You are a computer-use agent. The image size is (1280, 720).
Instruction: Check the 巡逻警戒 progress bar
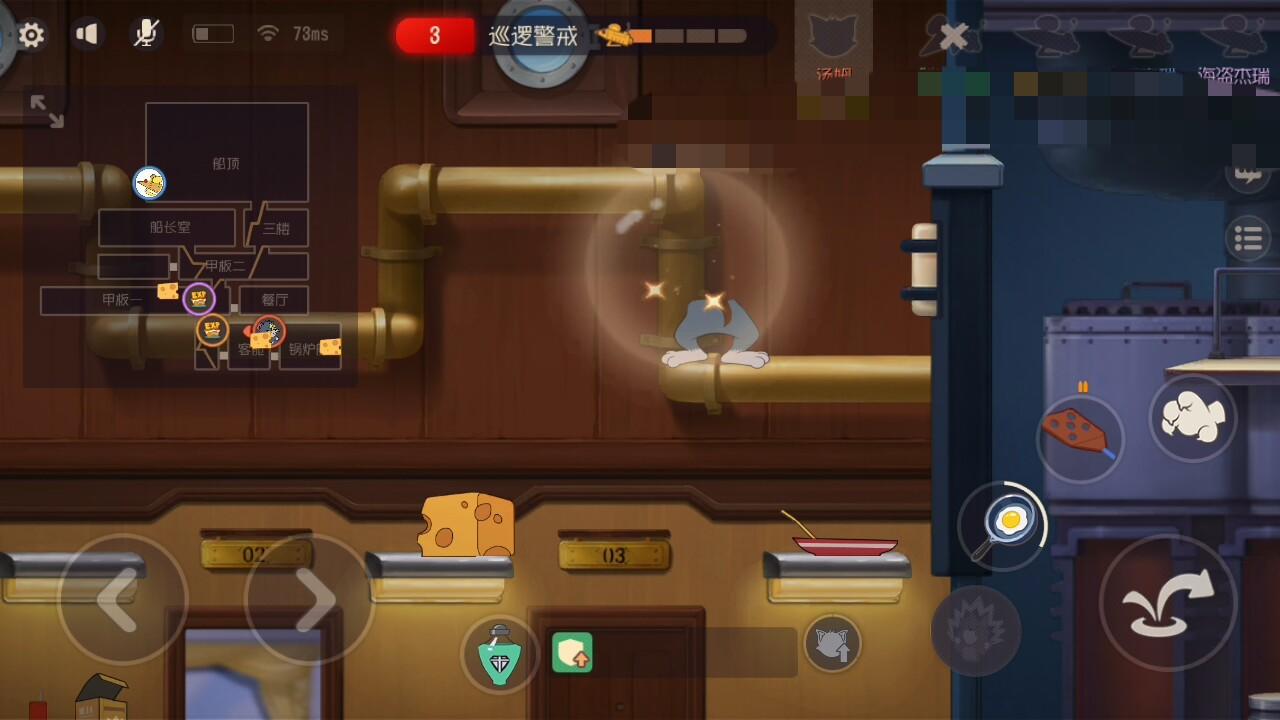point(690,37)
